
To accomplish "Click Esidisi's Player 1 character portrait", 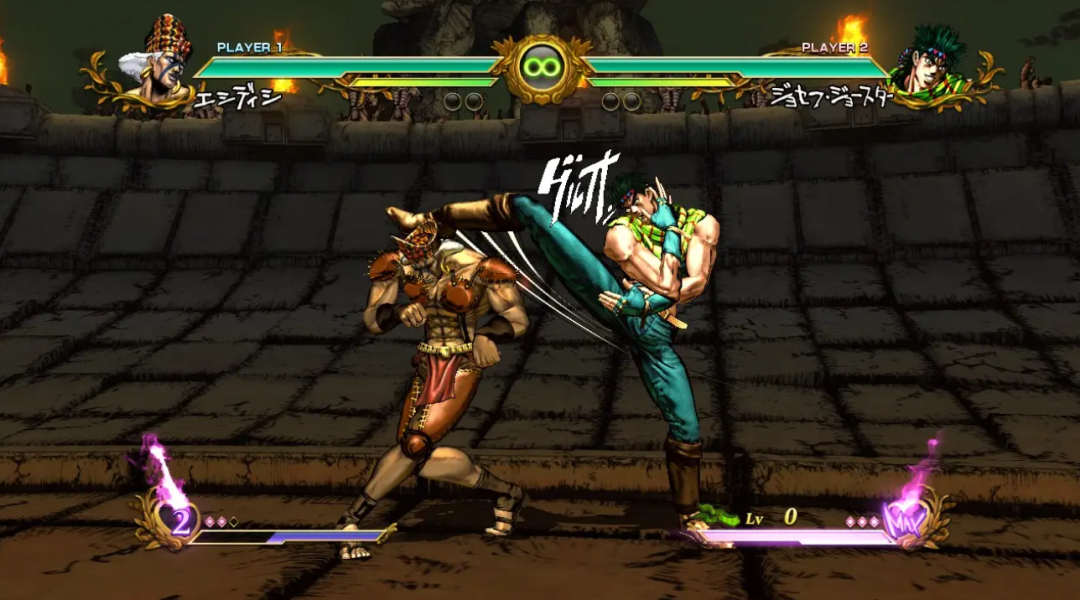I will pos(158,62).
